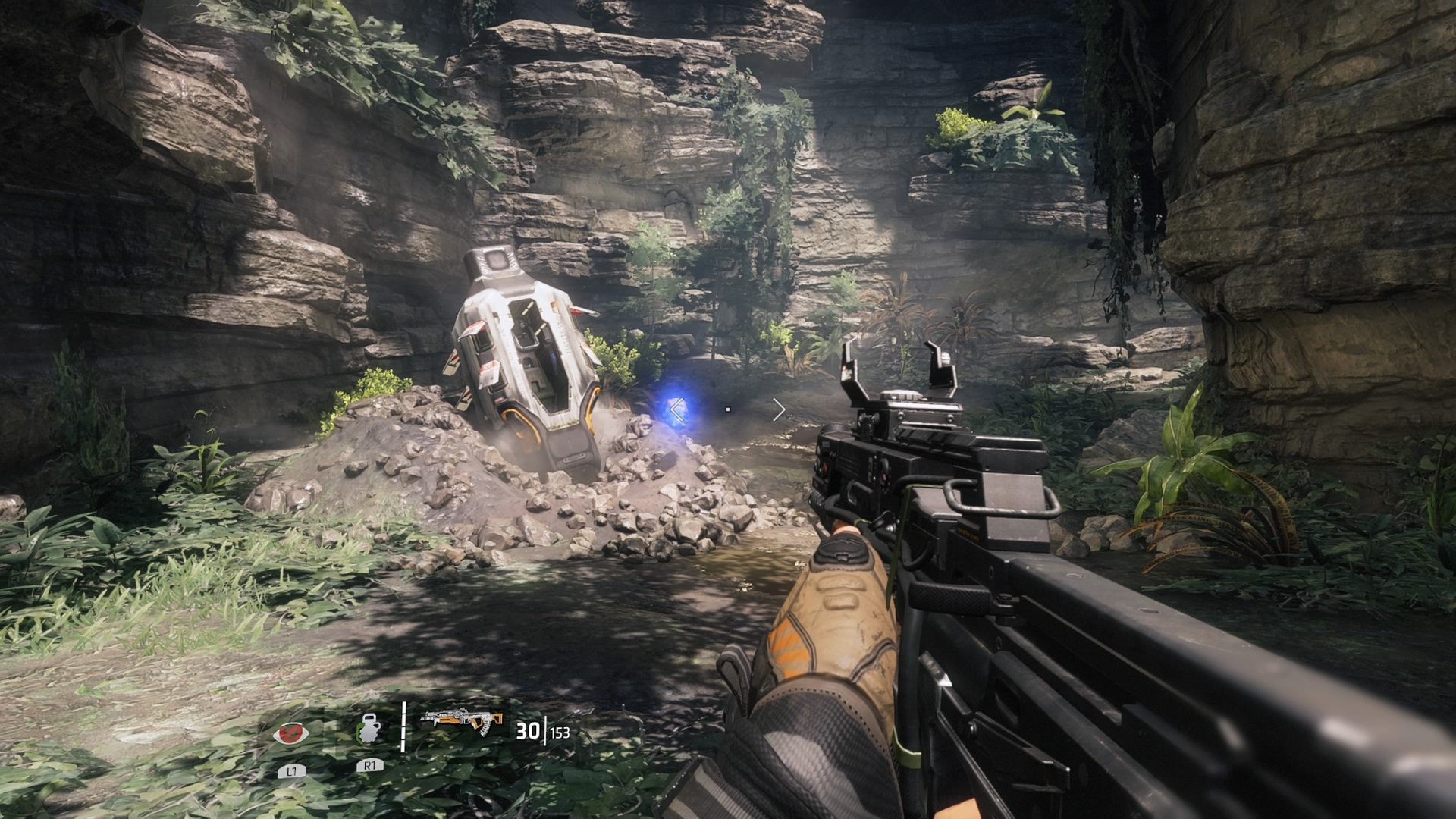Click the equipped assault rifle weapon icon

(x=463, y=721)
